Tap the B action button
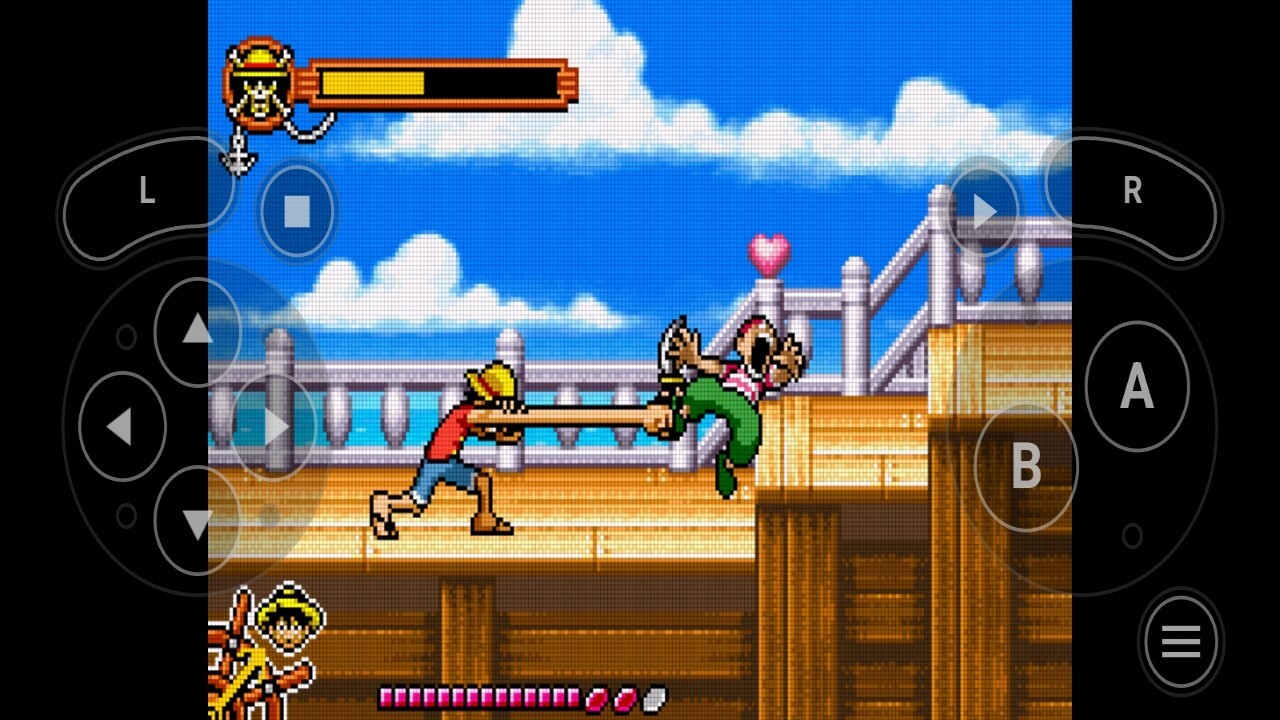Viewport: 1280px width, 720px height. point(1026,467)
